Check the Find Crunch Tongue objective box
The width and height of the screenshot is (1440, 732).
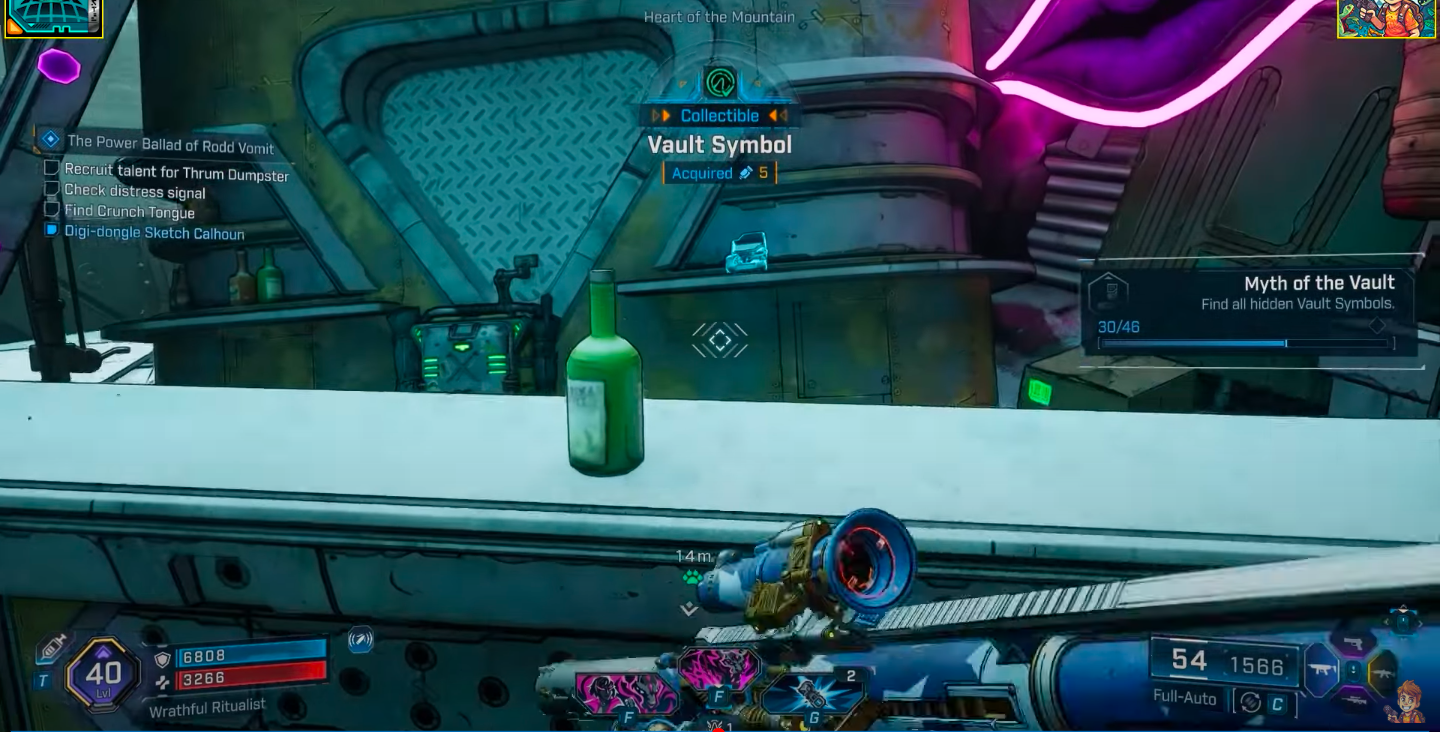(52, 210)
